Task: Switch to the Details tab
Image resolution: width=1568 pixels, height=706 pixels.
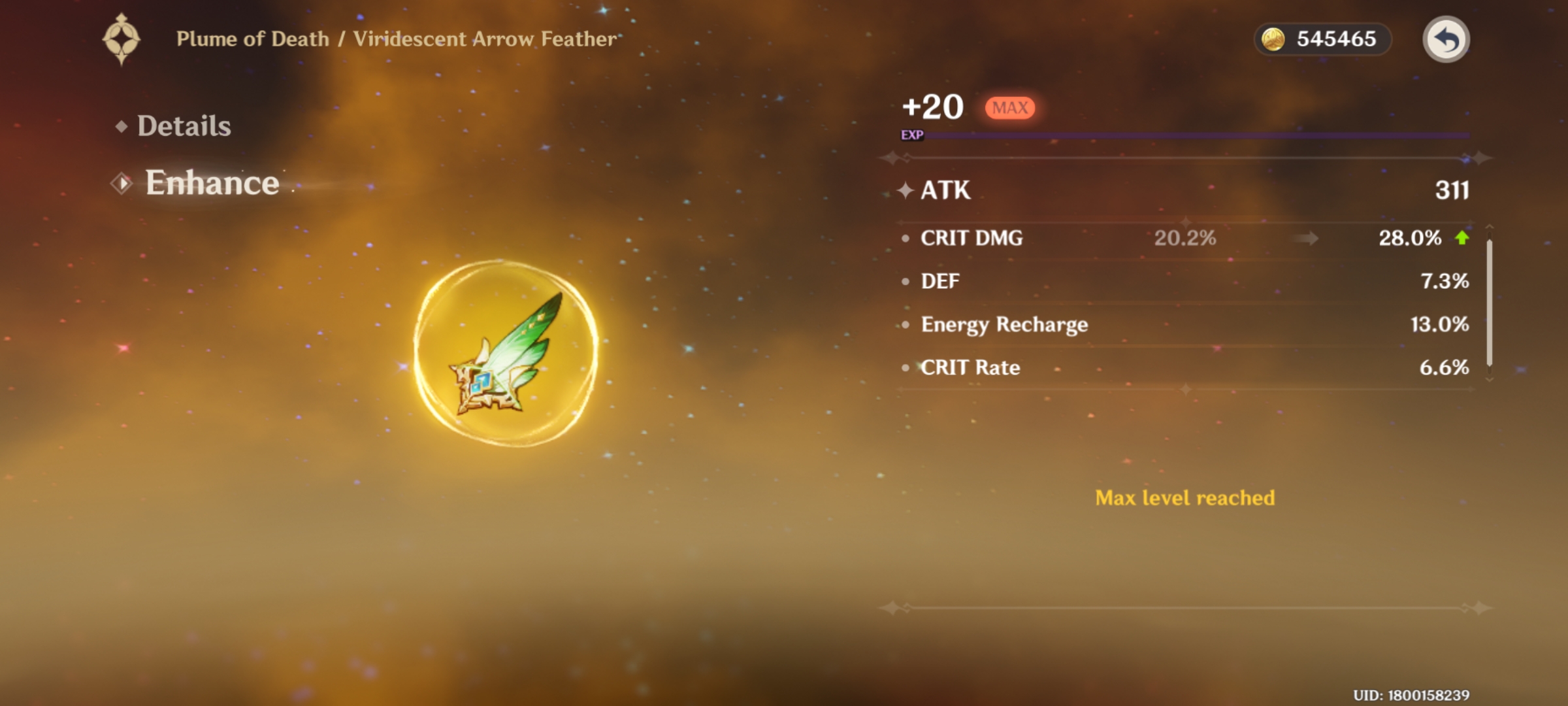Action: pos(184,126)
